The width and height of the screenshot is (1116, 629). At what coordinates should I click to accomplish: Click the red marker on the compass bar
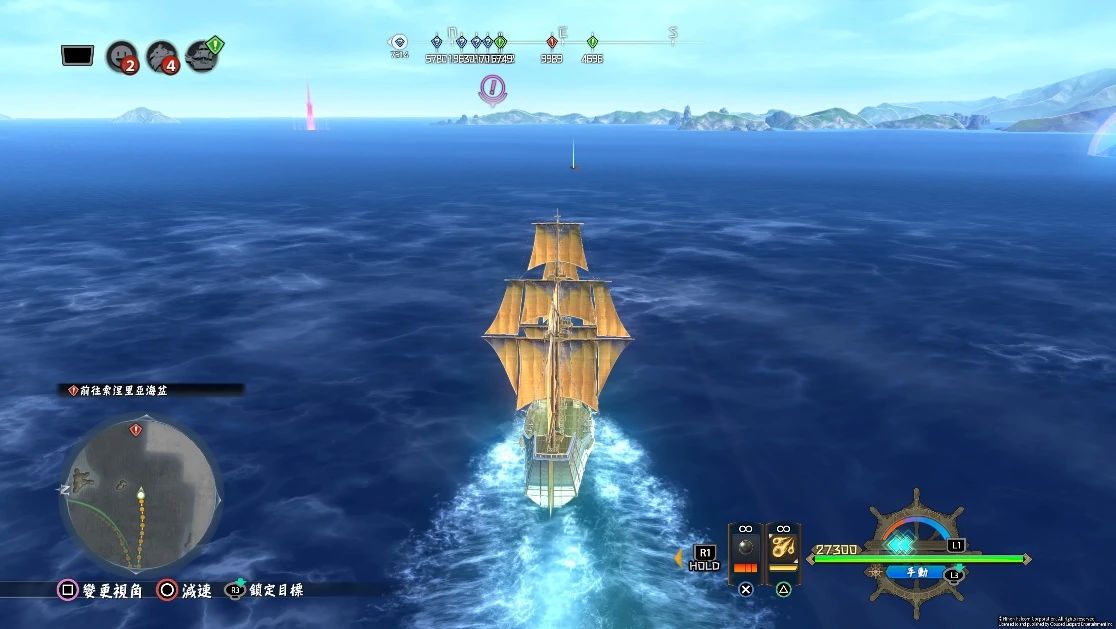[x=552, y=42]
